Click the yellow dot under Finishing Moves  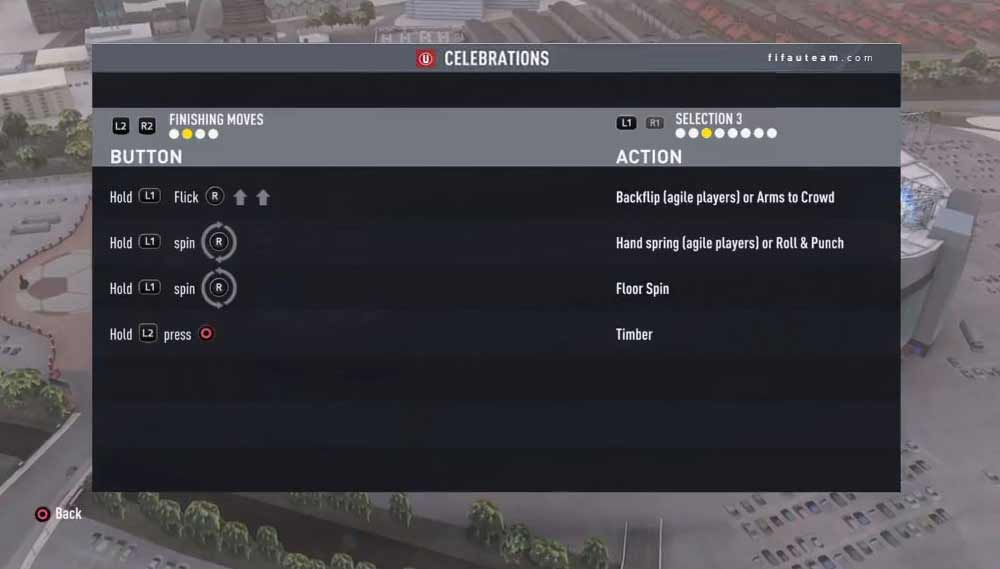[187, 134]
